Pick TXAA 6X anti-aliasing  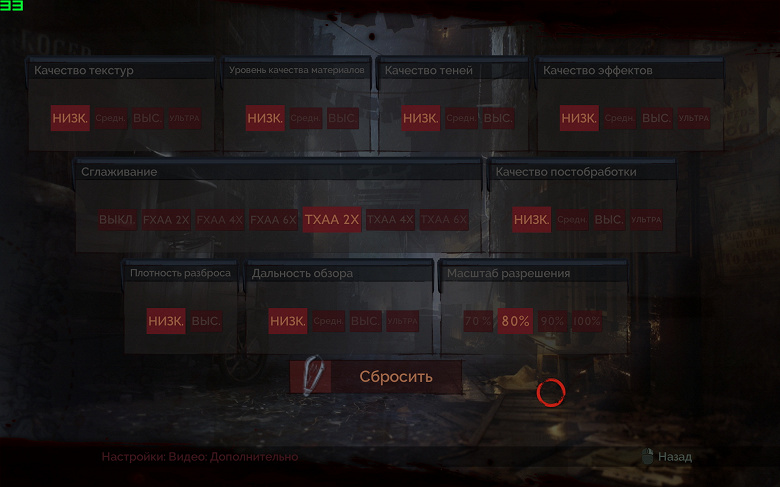coord(444,220)
